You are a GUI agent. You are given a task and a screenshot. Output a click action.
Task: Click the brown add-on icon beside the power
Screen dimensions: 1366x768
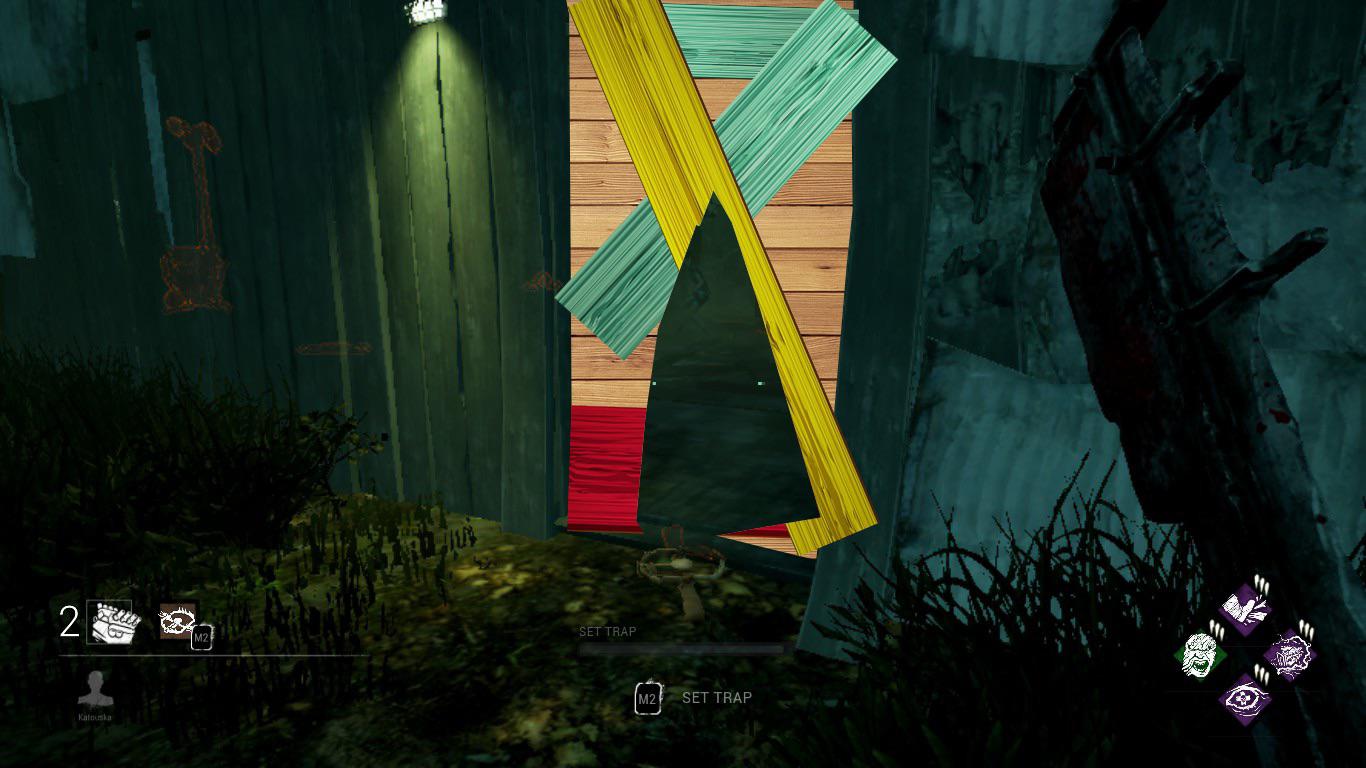pyautogui.click(x=179, y=621)
